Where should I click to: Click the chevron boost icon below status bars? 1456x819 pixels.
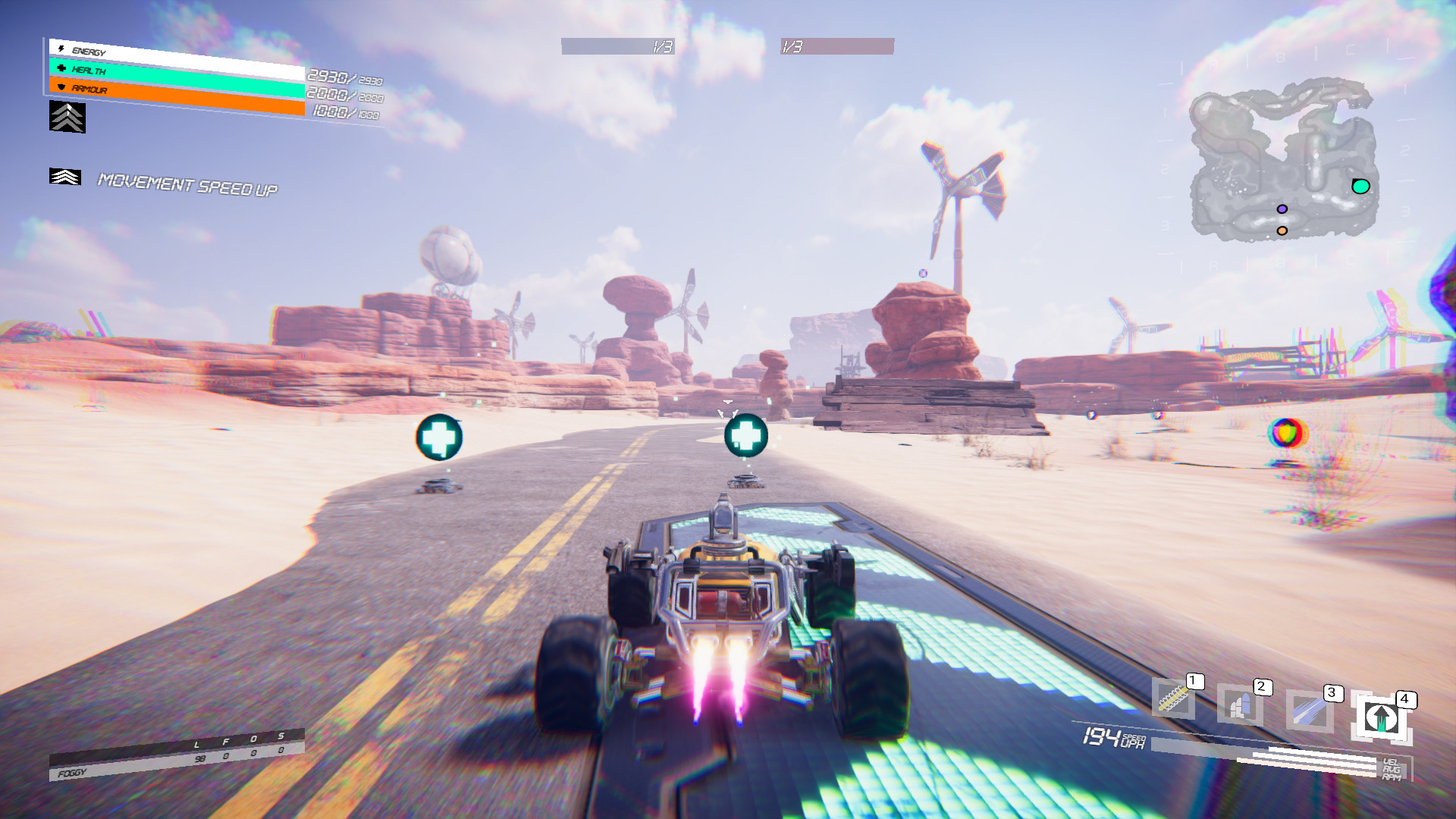tap(67, 118)
